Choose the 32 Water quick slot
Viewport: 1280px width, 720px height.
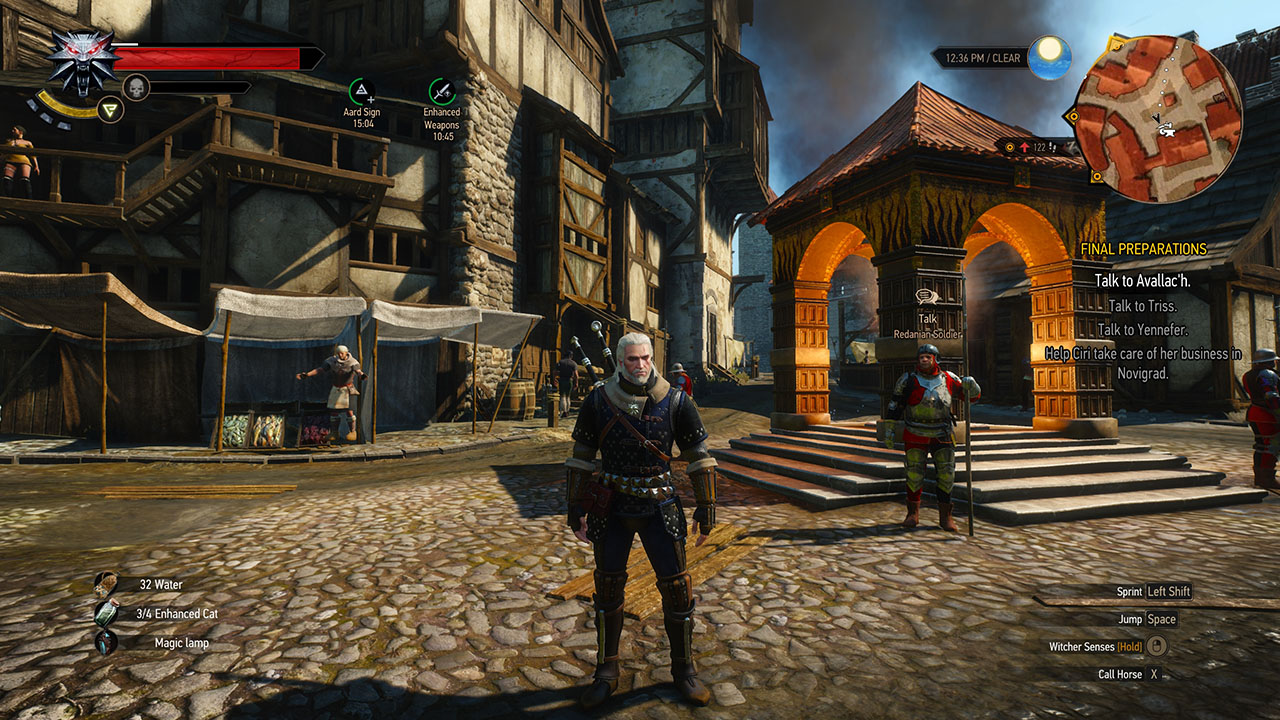(x=107, y=584)
